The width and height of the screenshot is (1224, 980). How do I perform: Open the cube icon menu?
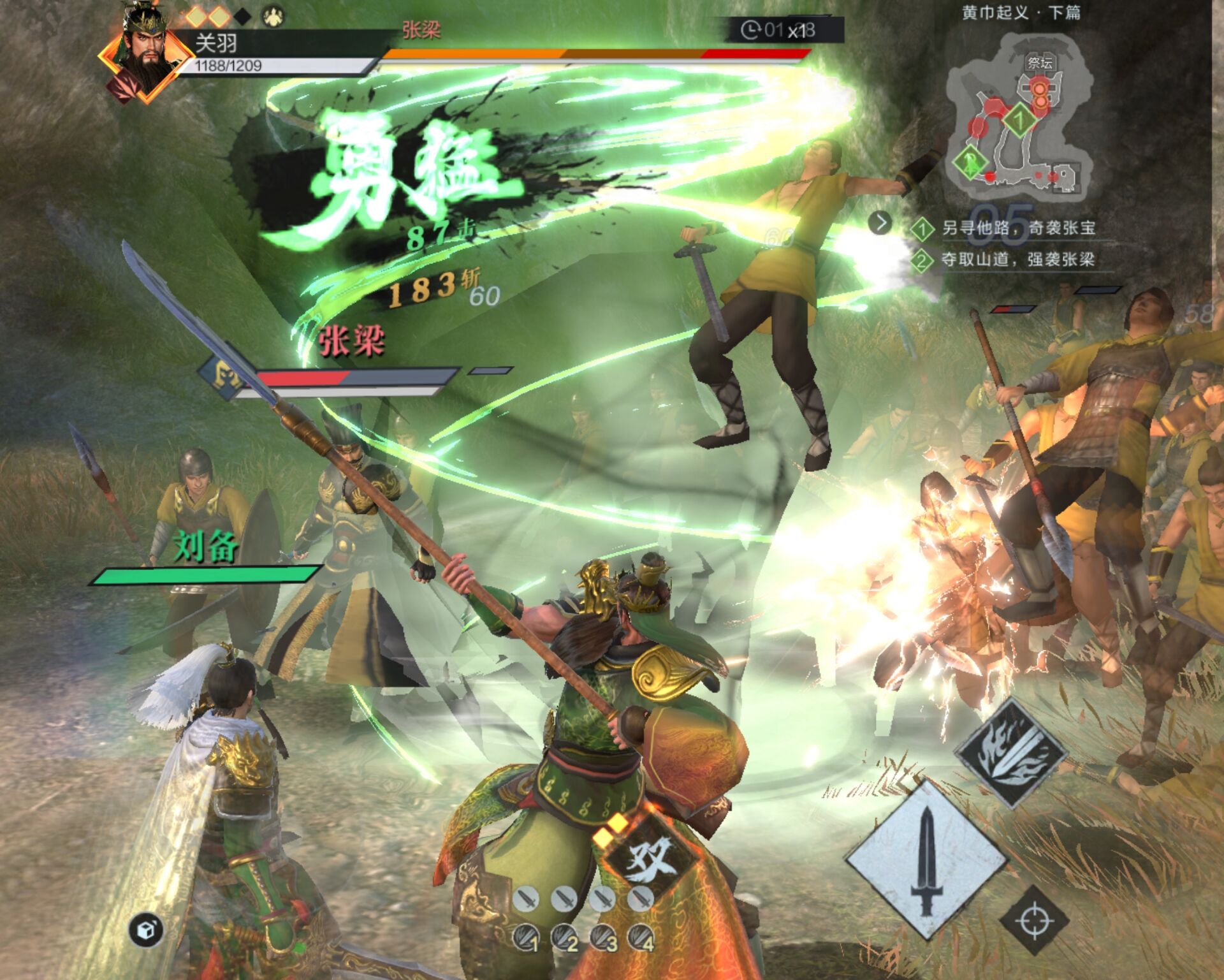(x=145, y=930)
